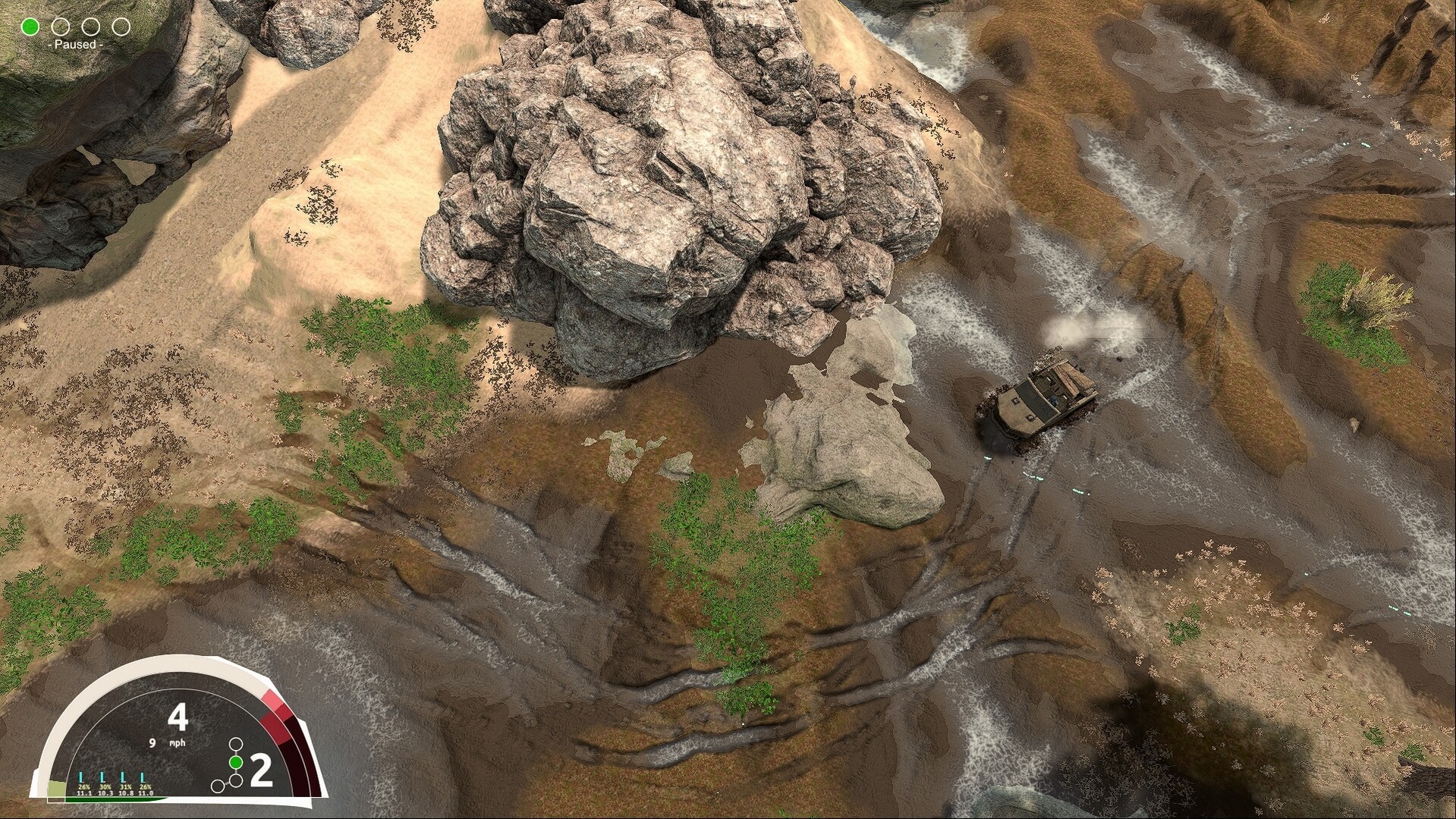Screen dimensions: 1456x819
Task: Click the large '4' speed readout
Action: coord(178,717)
